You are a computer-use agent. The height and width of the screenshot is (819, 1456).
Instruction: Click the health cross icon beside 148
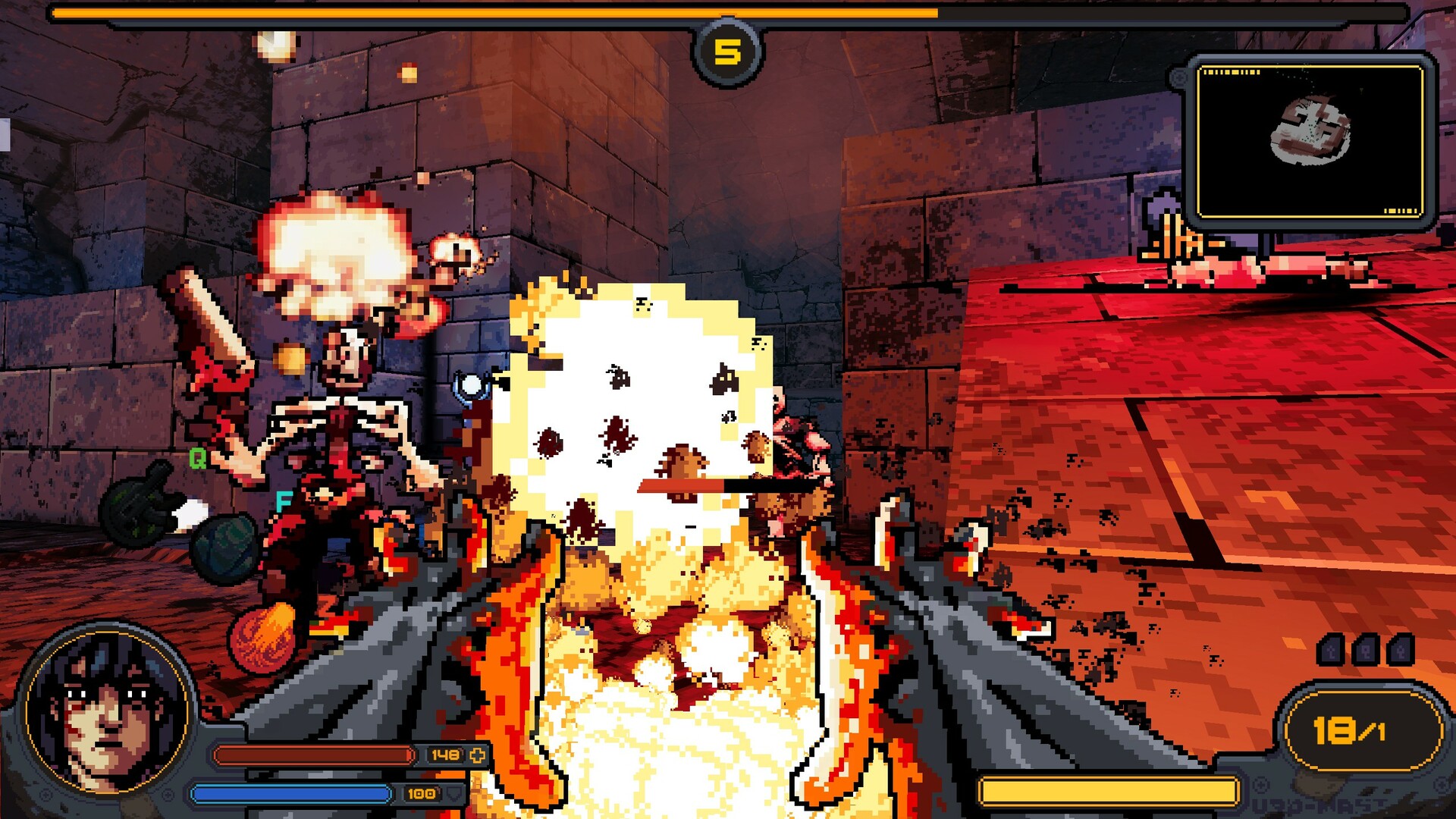[478, 755]
